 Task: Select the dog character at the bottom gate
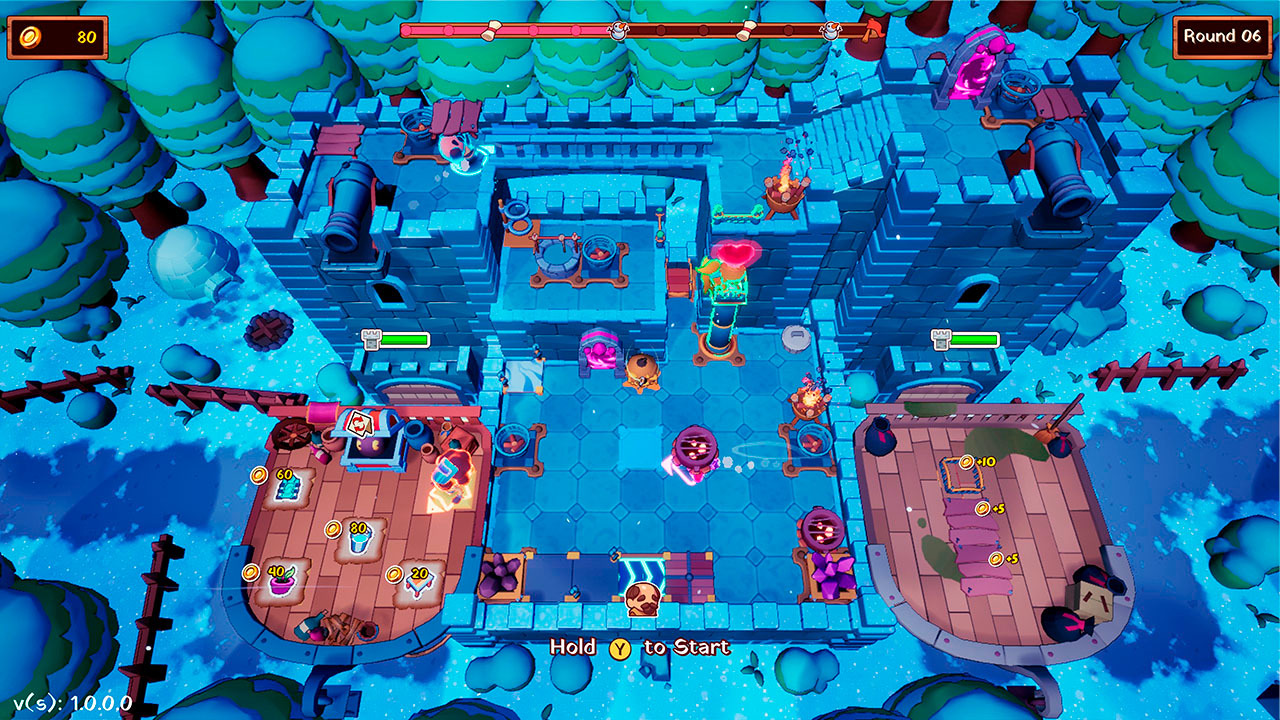[641, 598]
